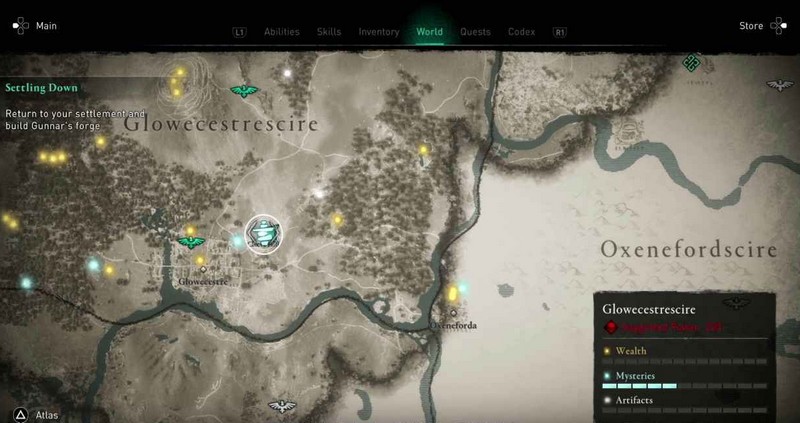This screenshot has height=423, width=800.
Task: Click the Oxeneforda town marker
Action: tap(453, 313)
